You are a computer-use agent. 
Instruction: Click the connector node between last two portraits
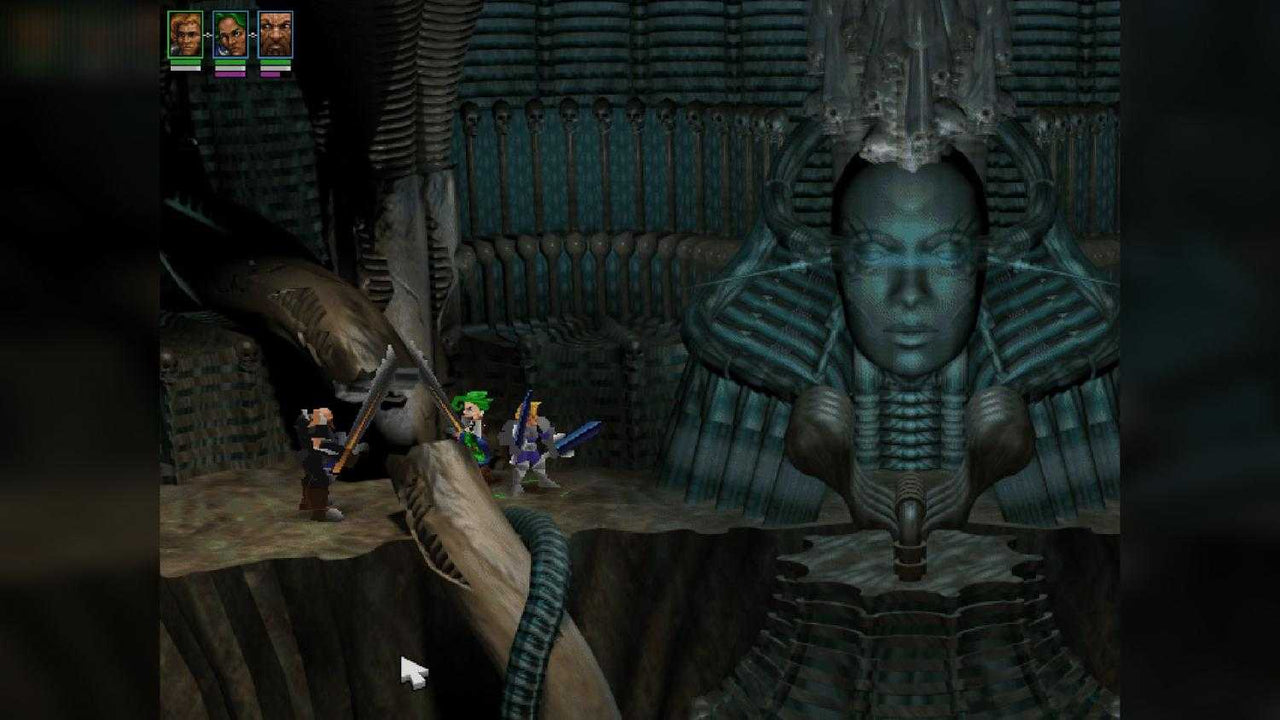coord(253,35)
